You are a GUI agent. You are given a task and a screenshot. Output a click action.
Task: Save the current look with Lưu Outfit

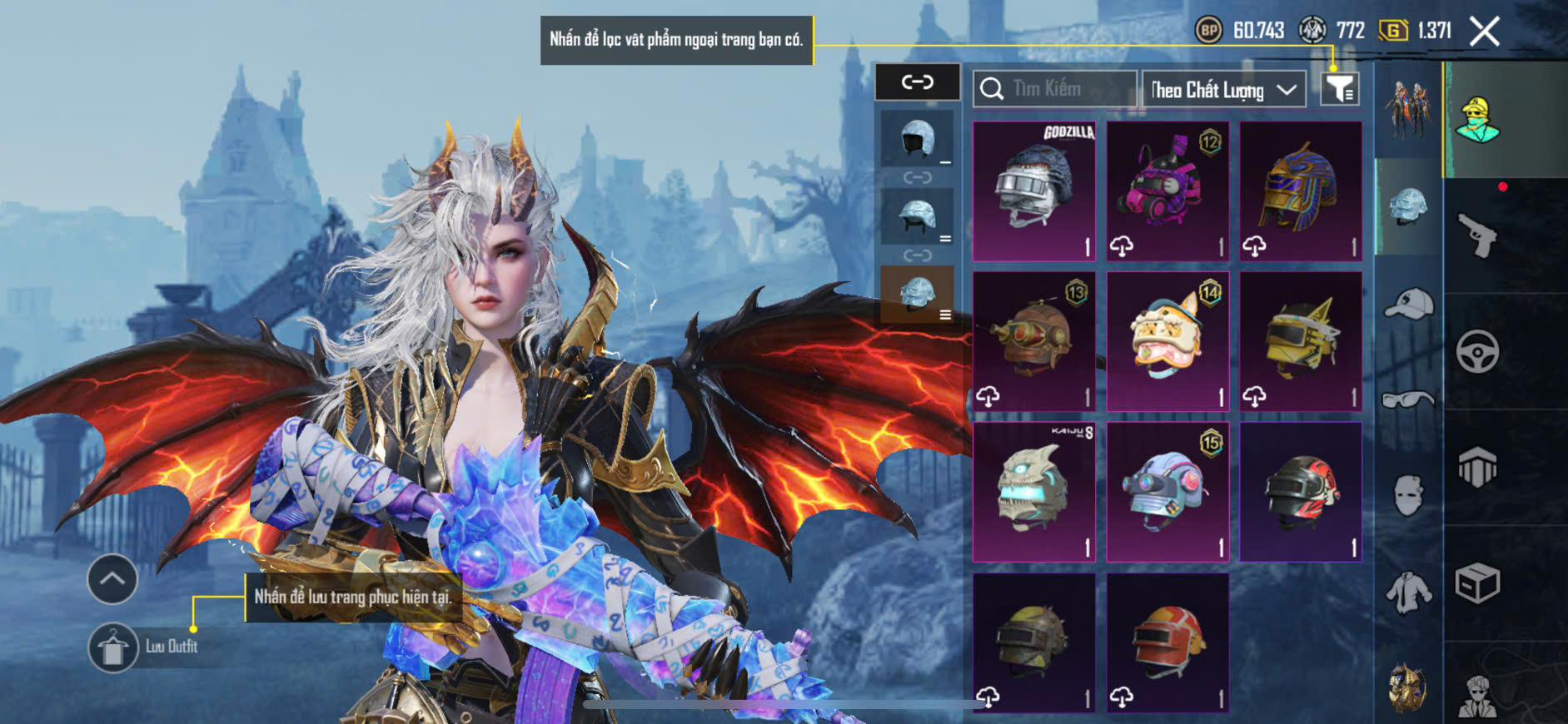tap(113, 647)
